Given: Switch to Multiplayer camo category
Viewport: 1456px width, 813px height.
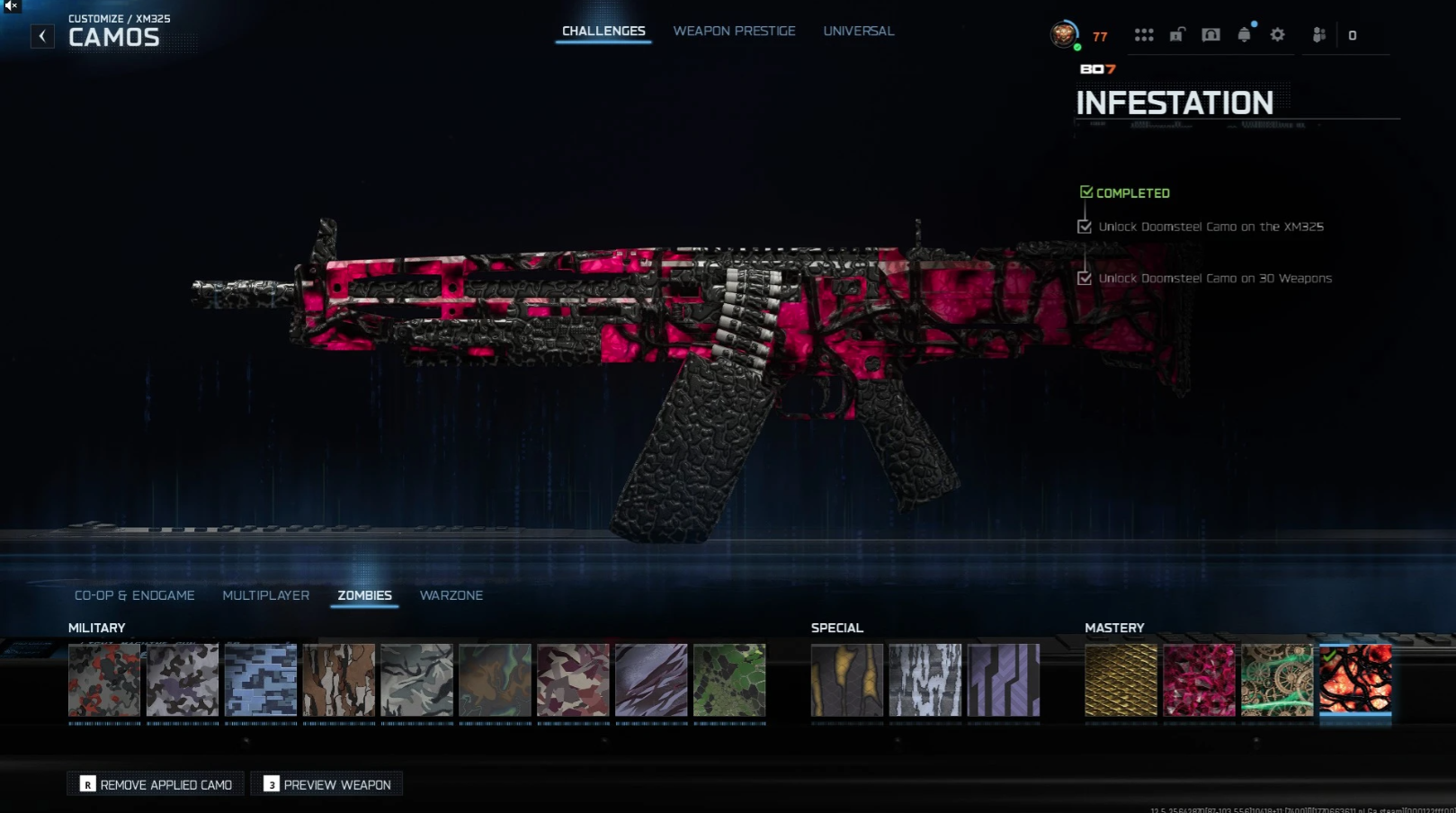Looking at the screenshot, I should pyautogui.click(x=265, y=595).
